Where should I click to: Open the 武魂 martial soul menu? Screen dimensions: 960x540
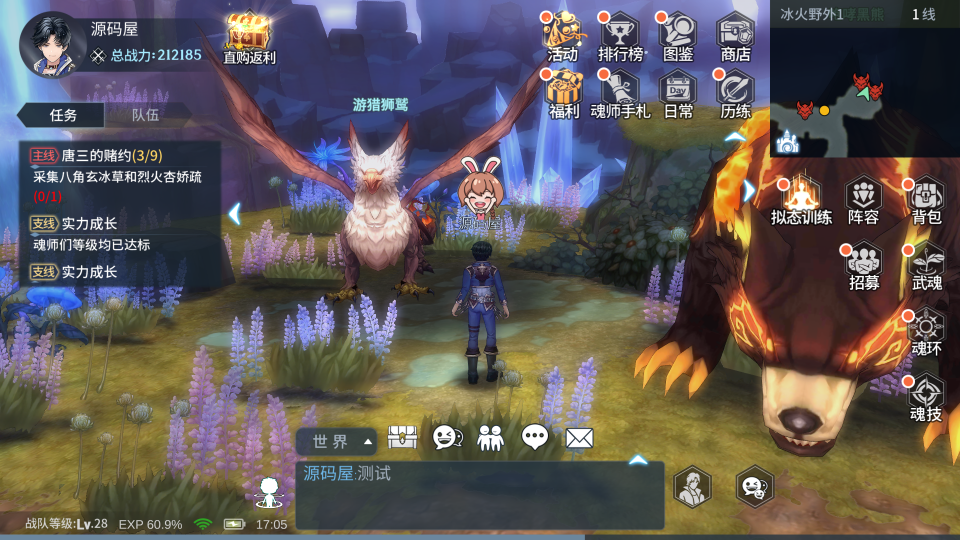tap(926, 264)
